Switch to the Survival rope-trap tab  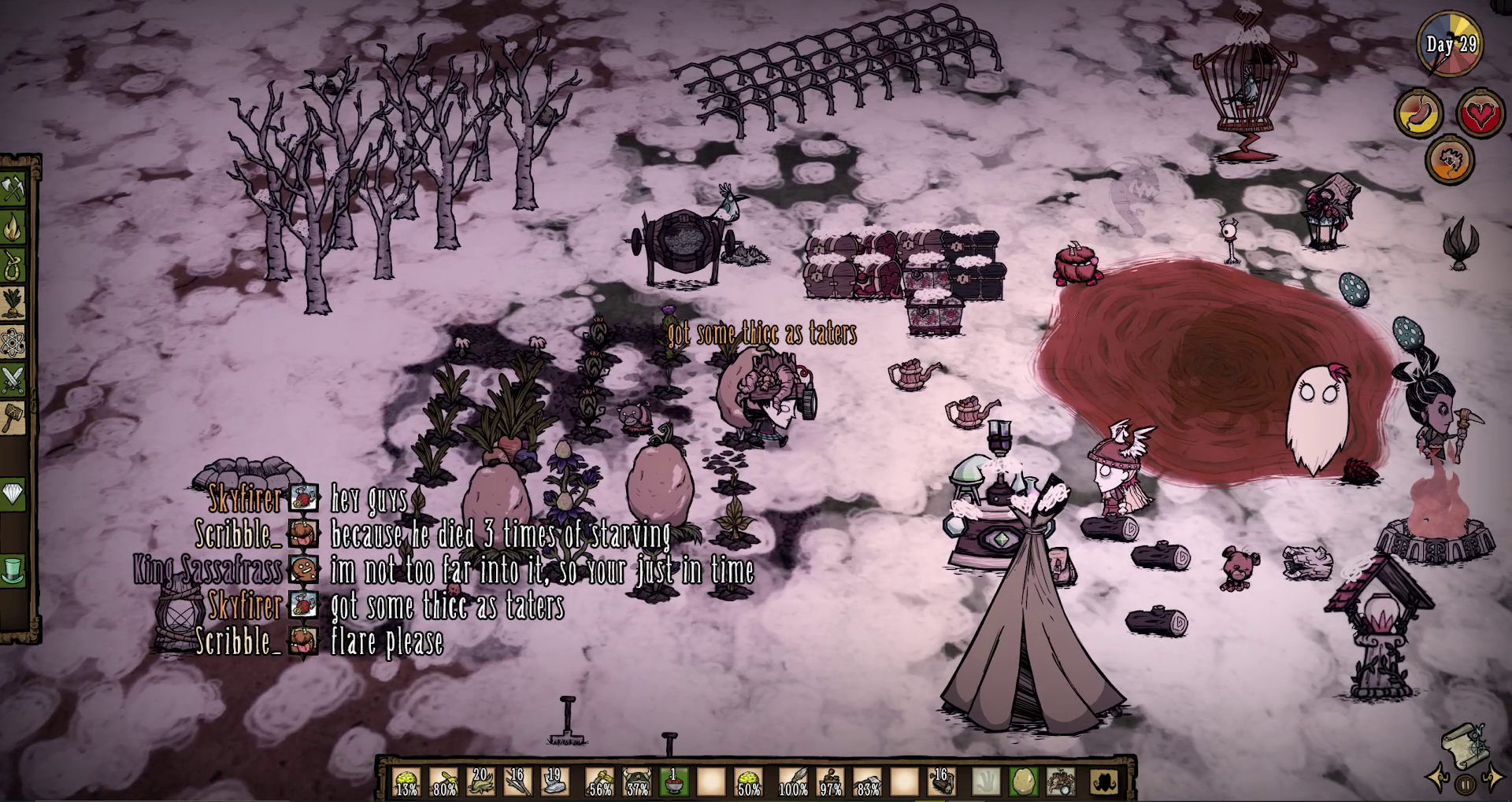pos(14,266)
